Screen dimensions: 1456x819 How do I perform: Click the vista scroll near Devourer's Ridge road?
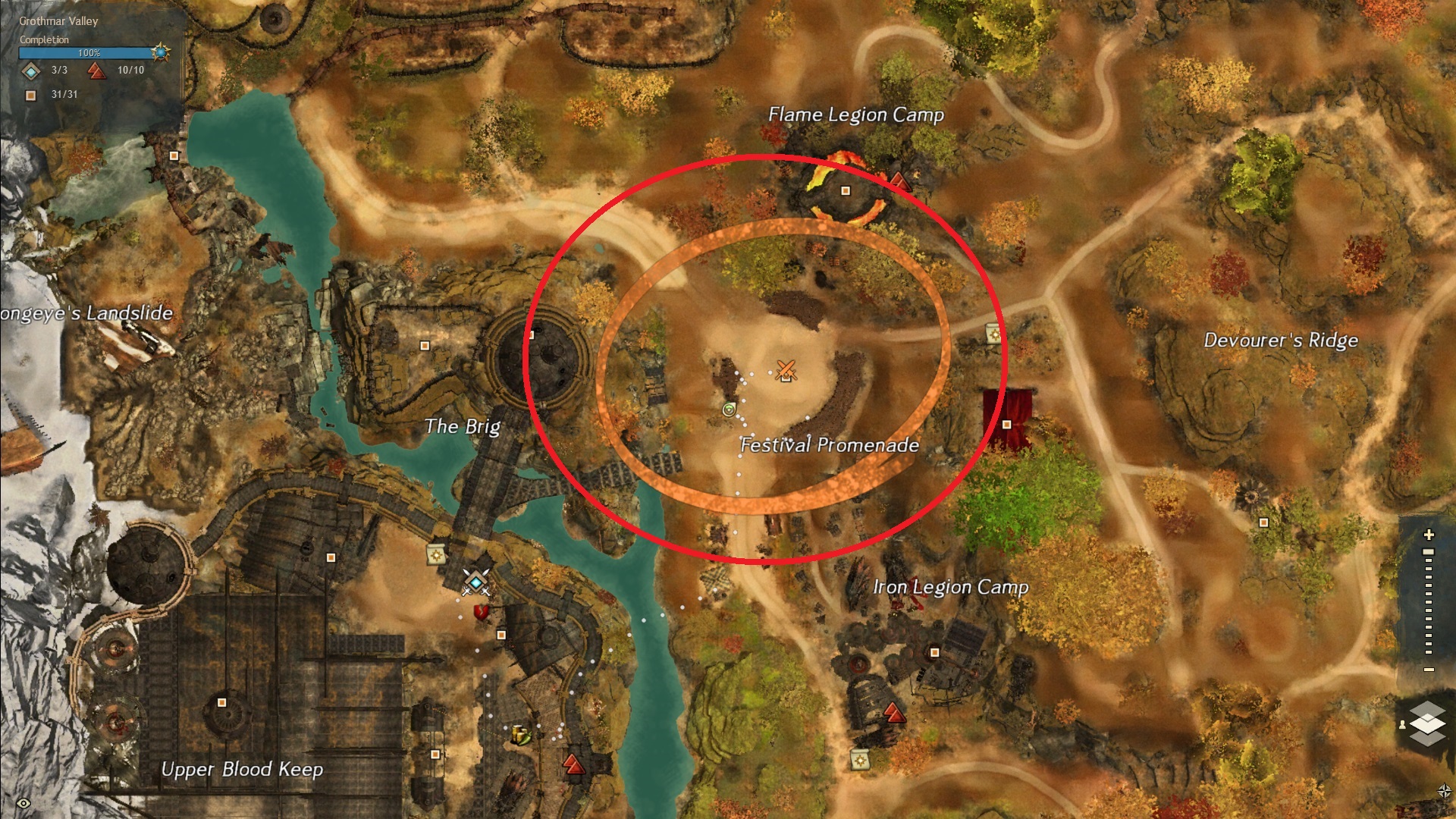(x=993, y=334)
